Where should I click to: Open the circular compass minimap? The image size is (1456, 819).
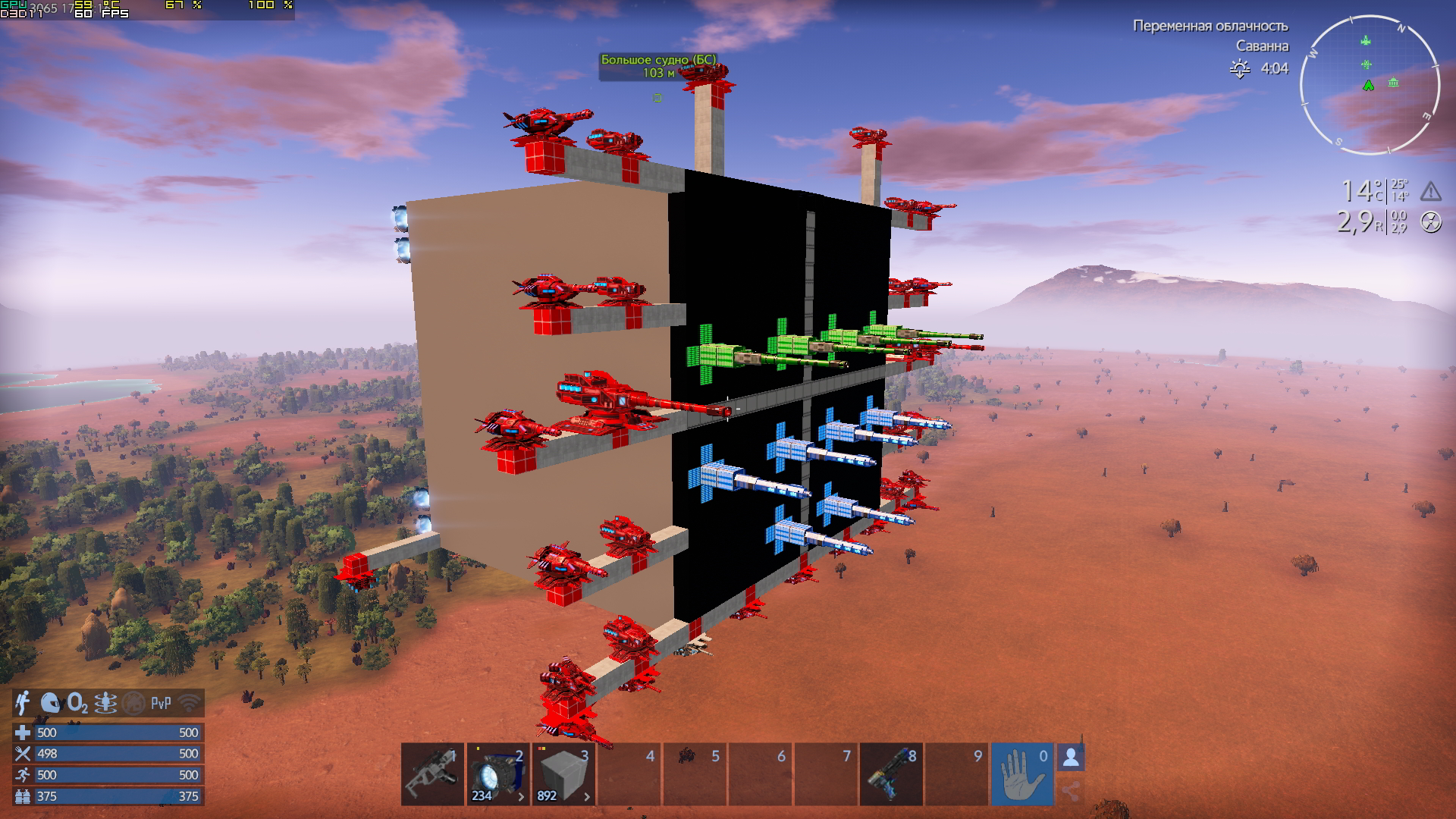point(1370,85)
